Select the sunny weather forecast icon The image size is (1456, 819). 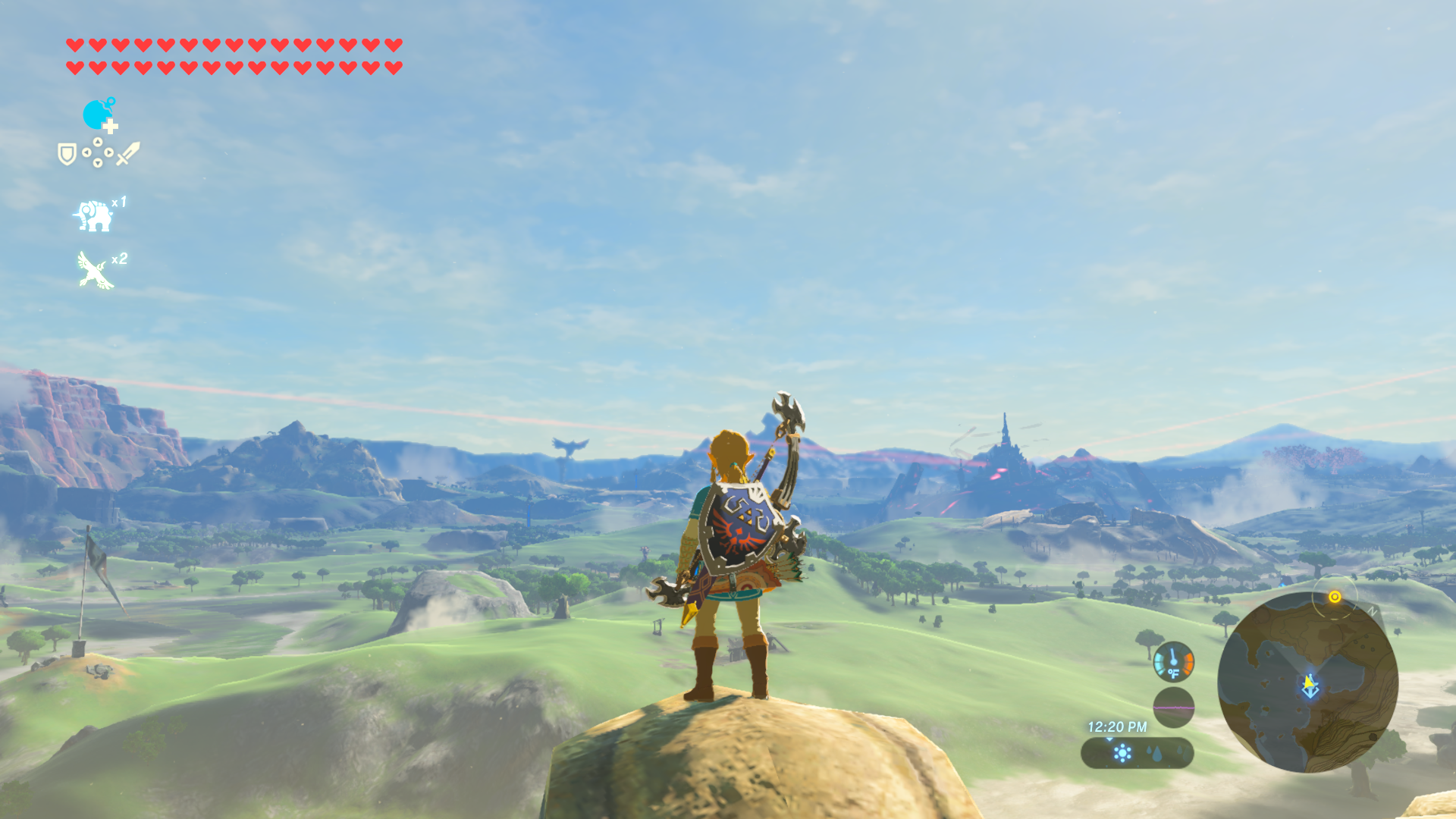pos(1122,753)
